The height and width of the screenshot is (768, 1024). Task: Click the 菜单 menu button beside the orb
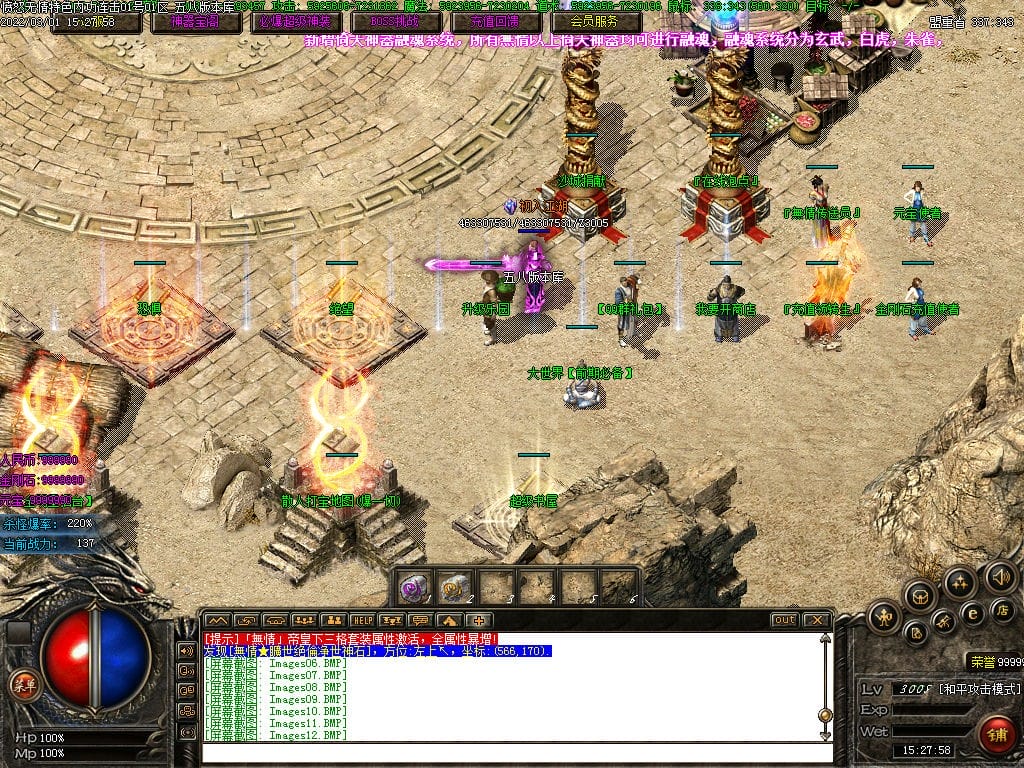21,685
